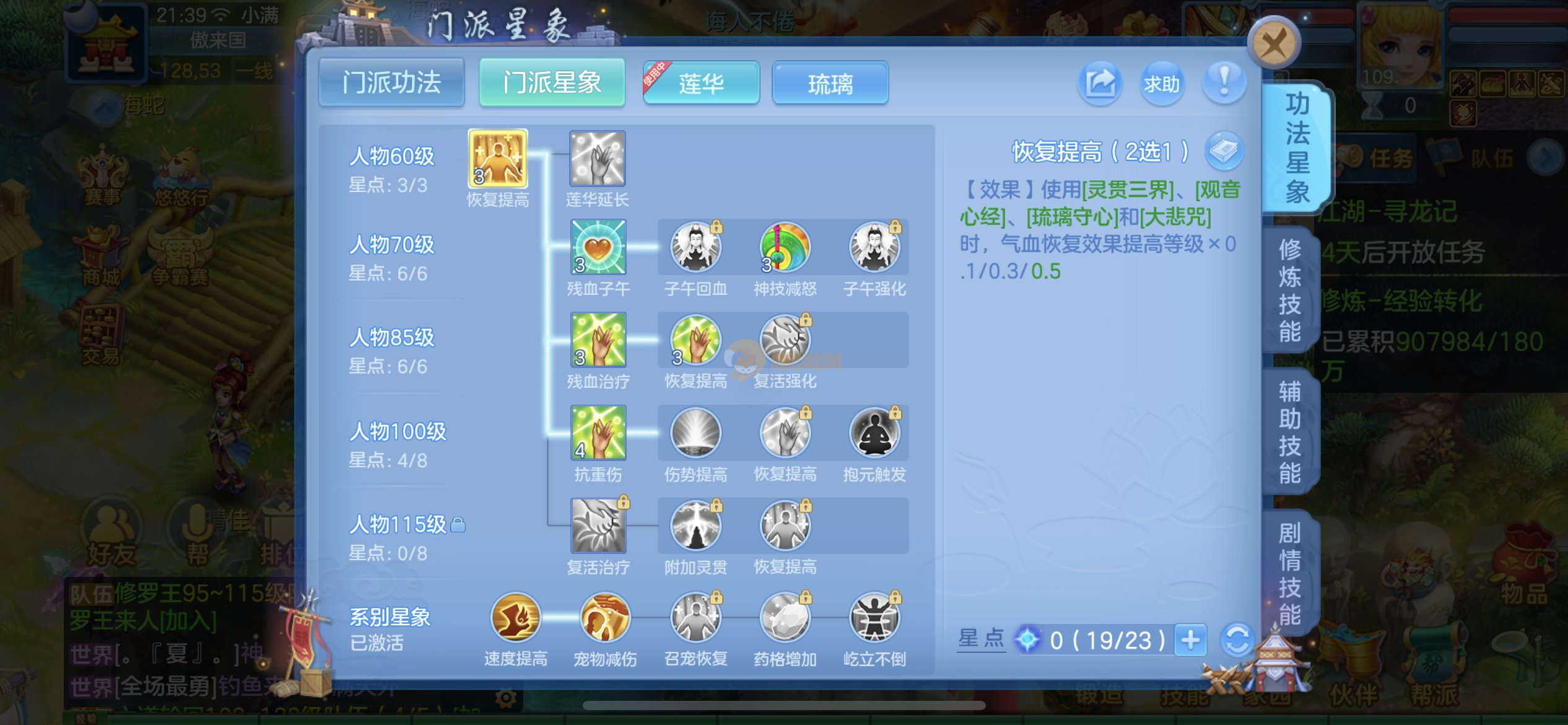This screenshot has width=1568, height=725.
Task: Choose the 伤势提高 star node
Action: [695, 433]
